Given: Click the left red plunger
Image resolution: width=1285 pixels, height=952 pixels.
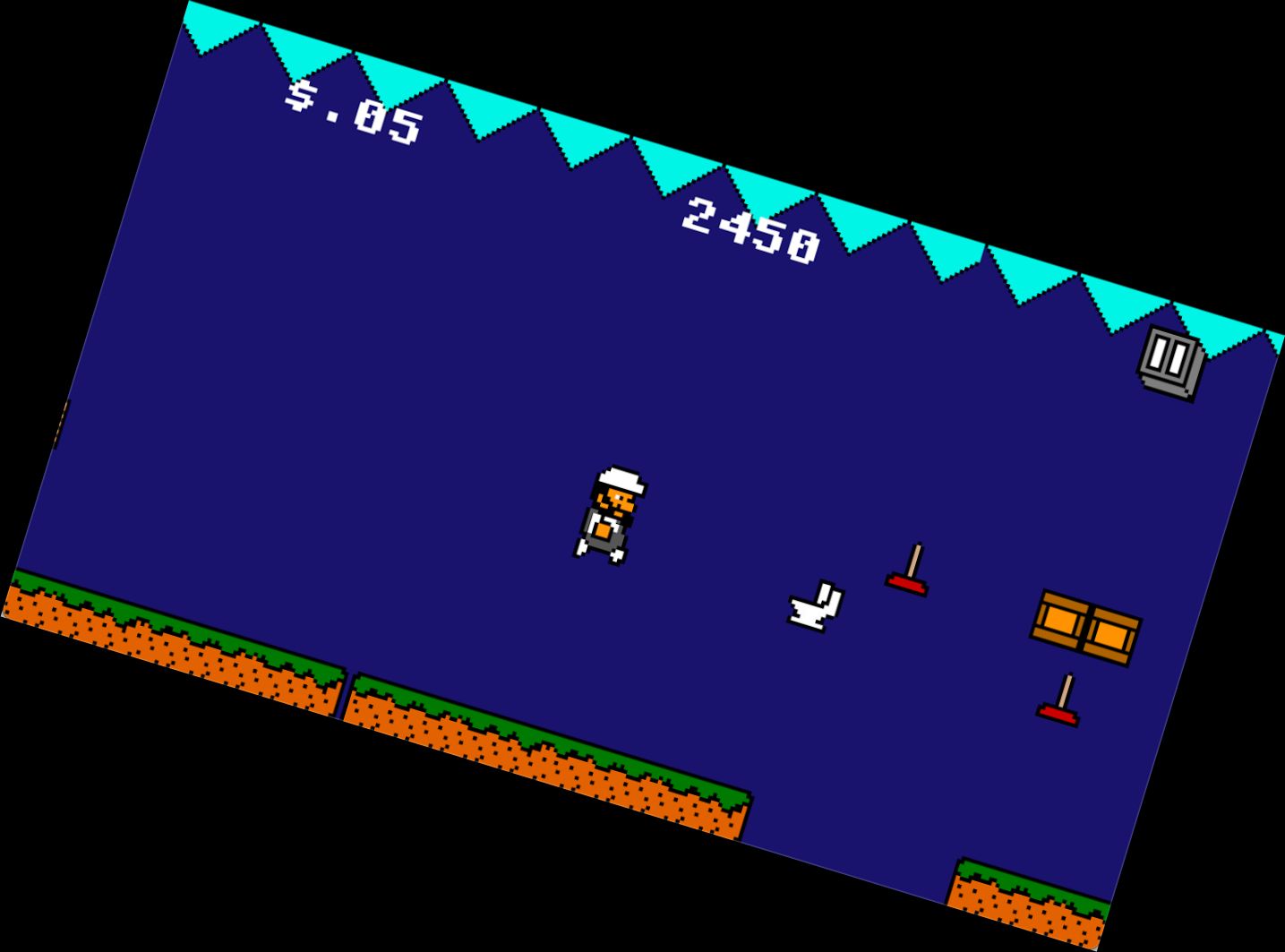Looking at the screenshot, I should pyautogui.click(x=906, y=584).
